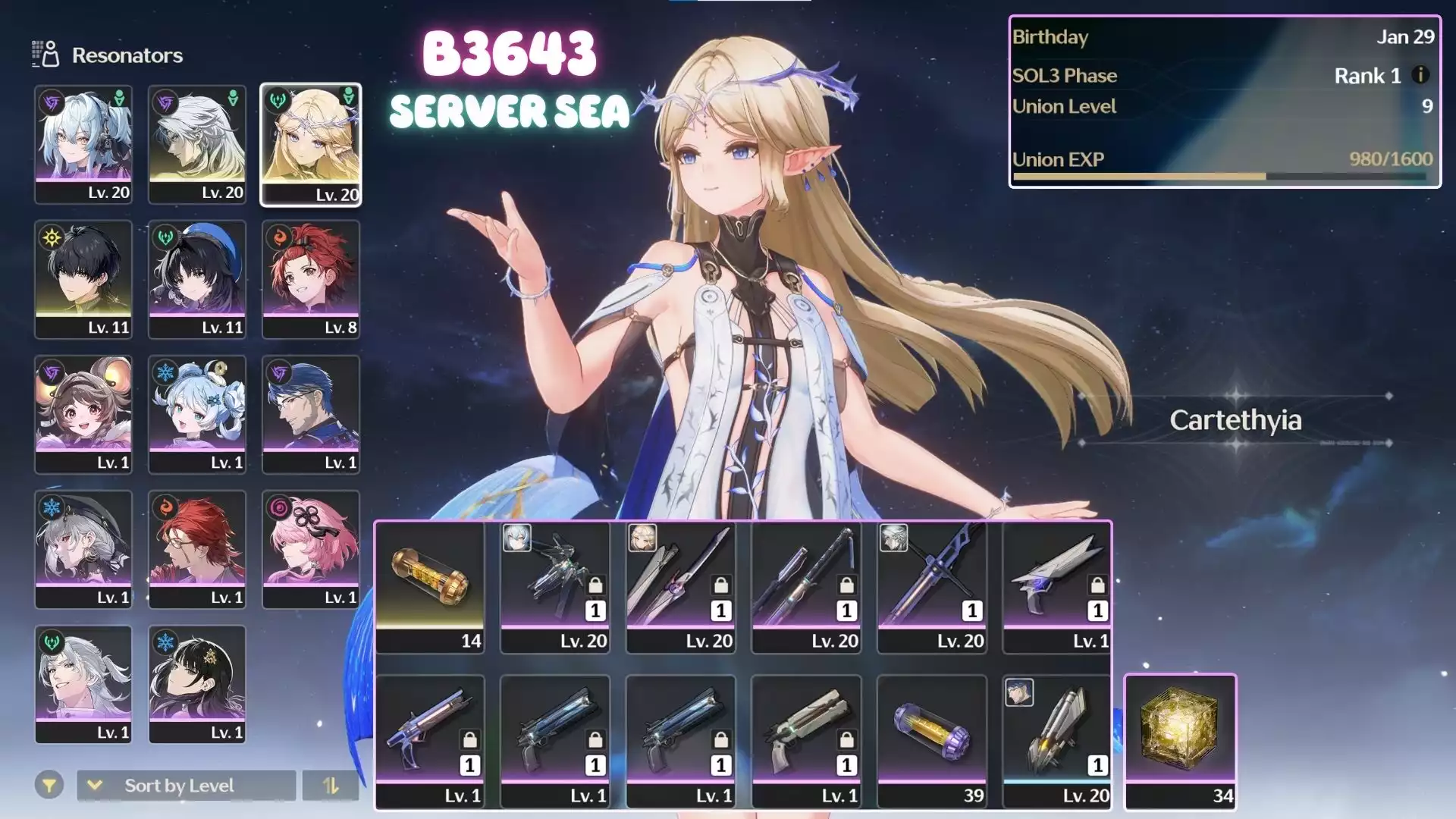This screenshot has width=1456, height=819.
Task: Select the light-blue haired Glacio girl resonator
Action: point(197,413)
